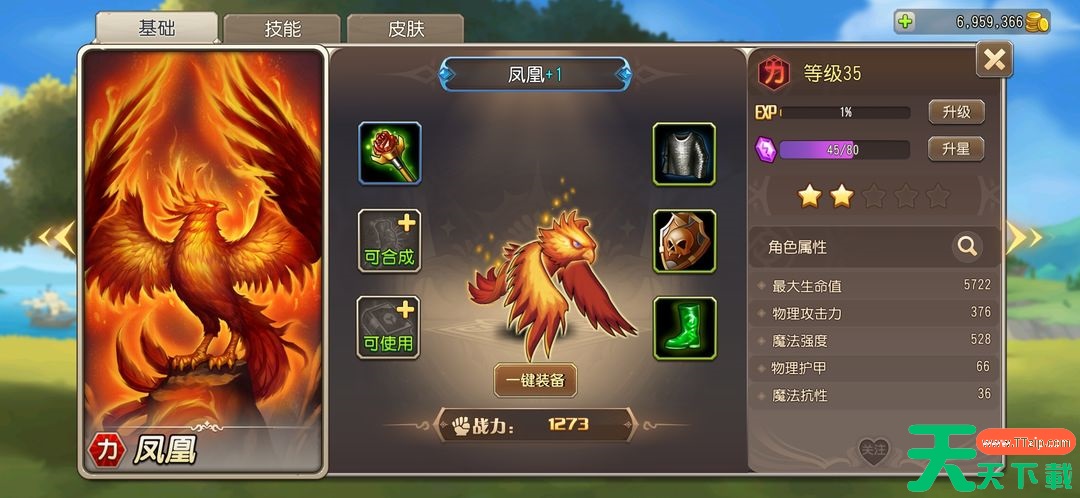Open the 可使用 usable equipment slot
Screen dimensions: 1080x498
pyautogui.click(x=390, y=328)
